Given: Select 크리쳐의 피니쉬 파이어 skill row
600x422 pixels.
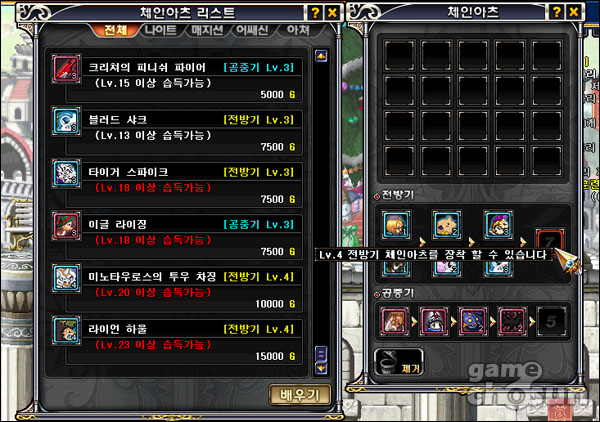Looking at the screenshot, I should coord(180,76).
